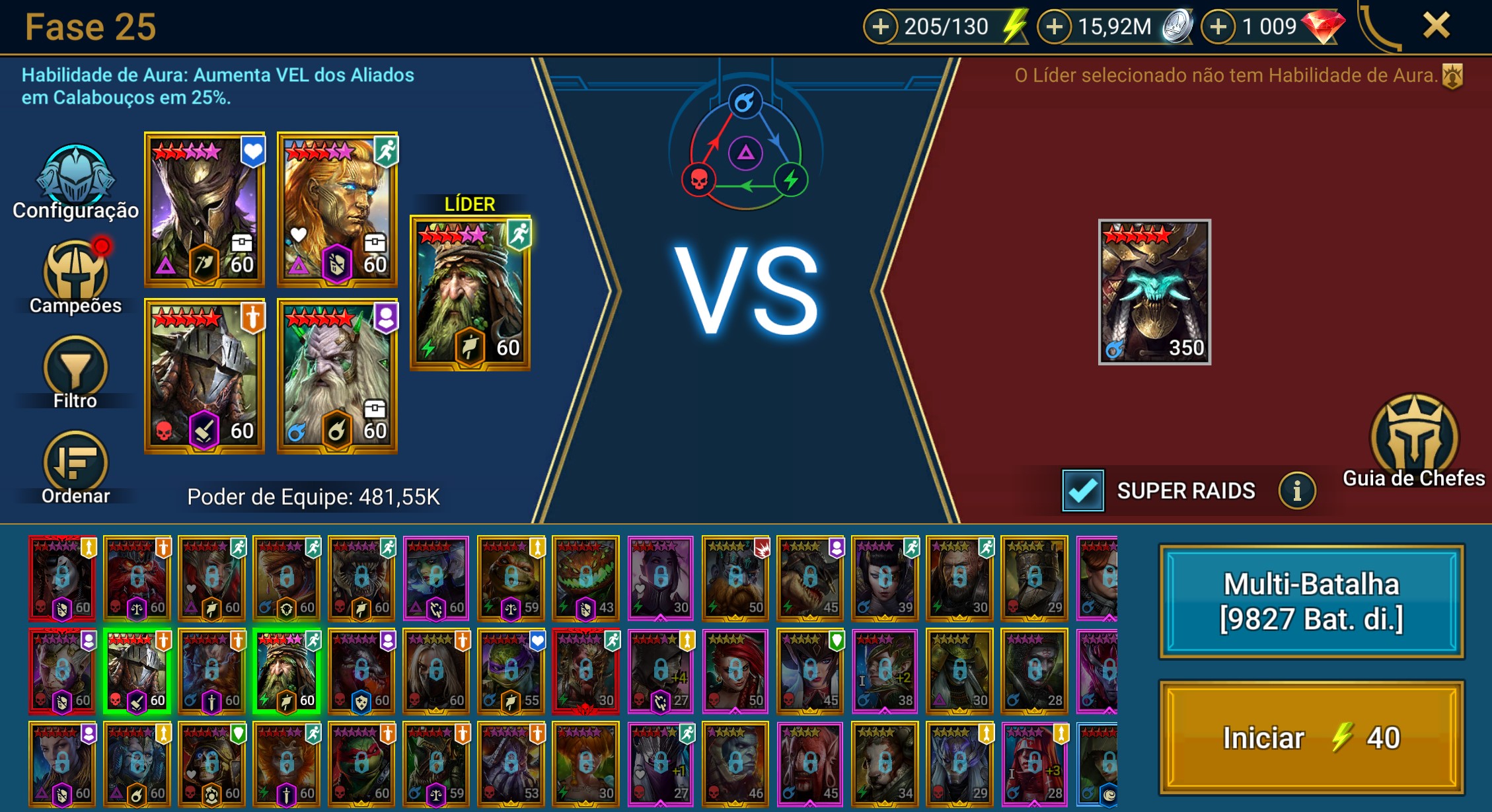
Task: Select the white-bearded elder champion in team
Action: coord(337,377)
